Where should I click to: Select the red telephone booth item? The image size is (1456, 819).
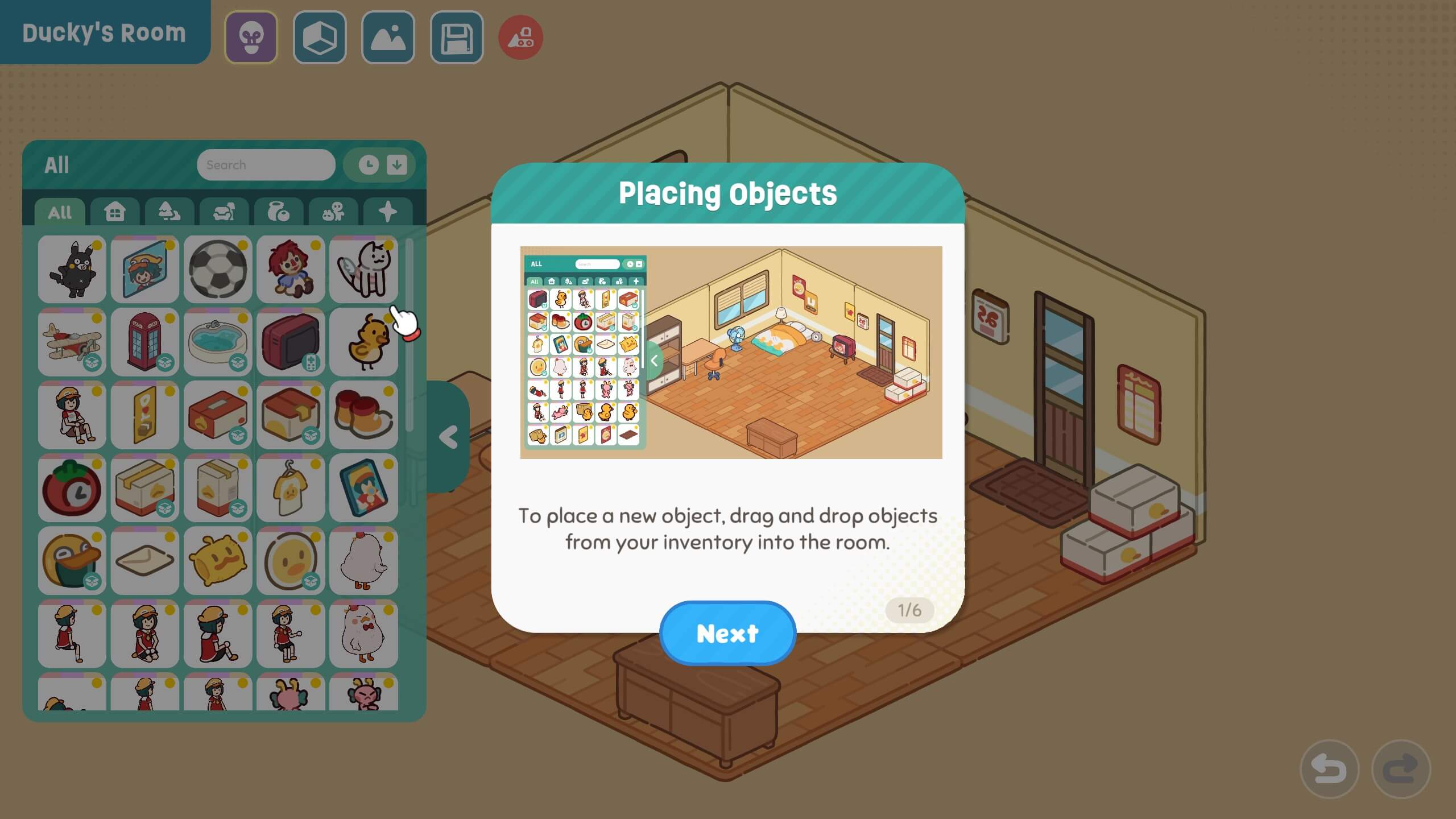click(x=145, y=342)
